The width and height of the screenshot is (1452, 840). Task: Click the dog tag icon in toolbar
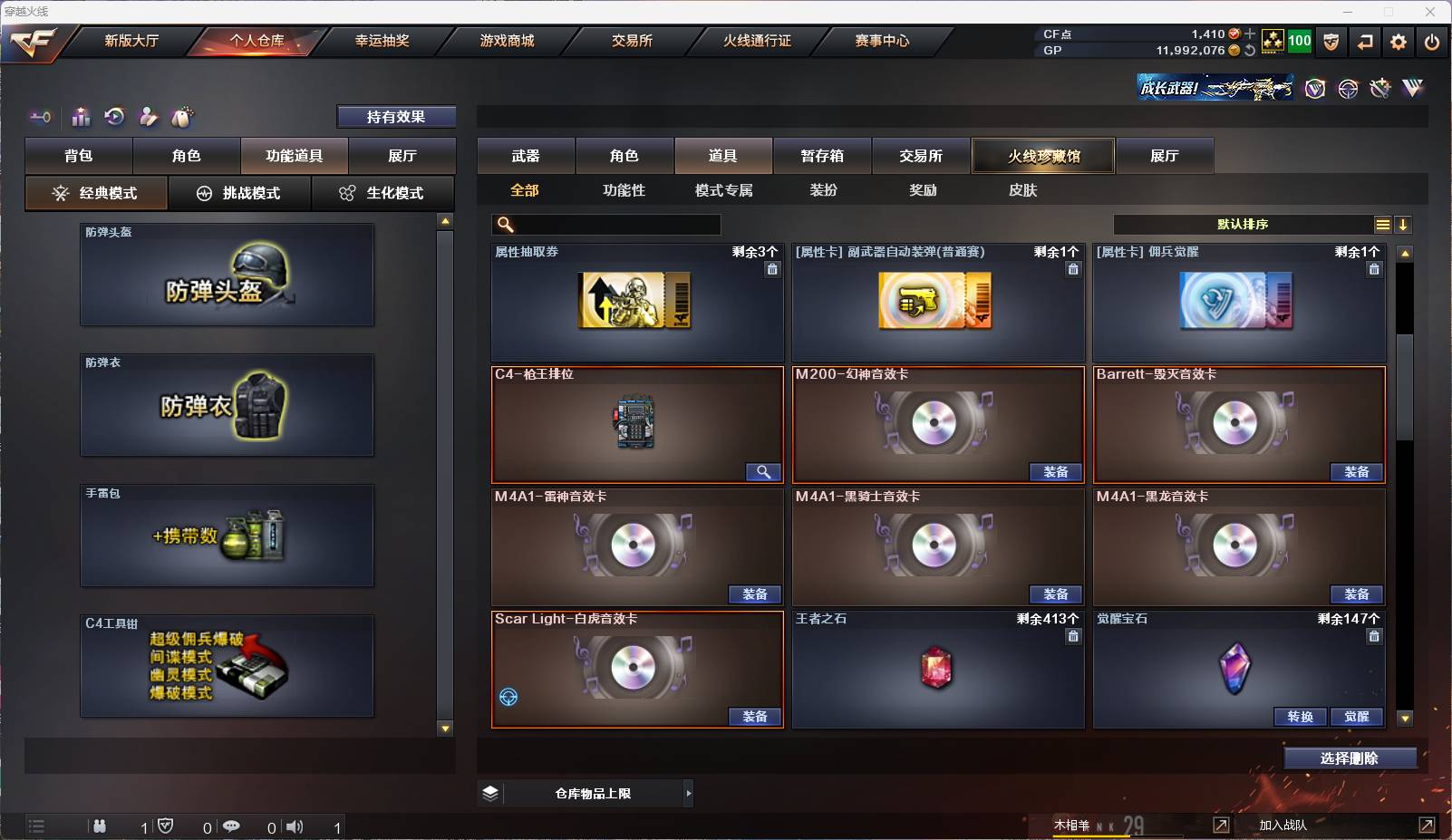tap(181, 117)
